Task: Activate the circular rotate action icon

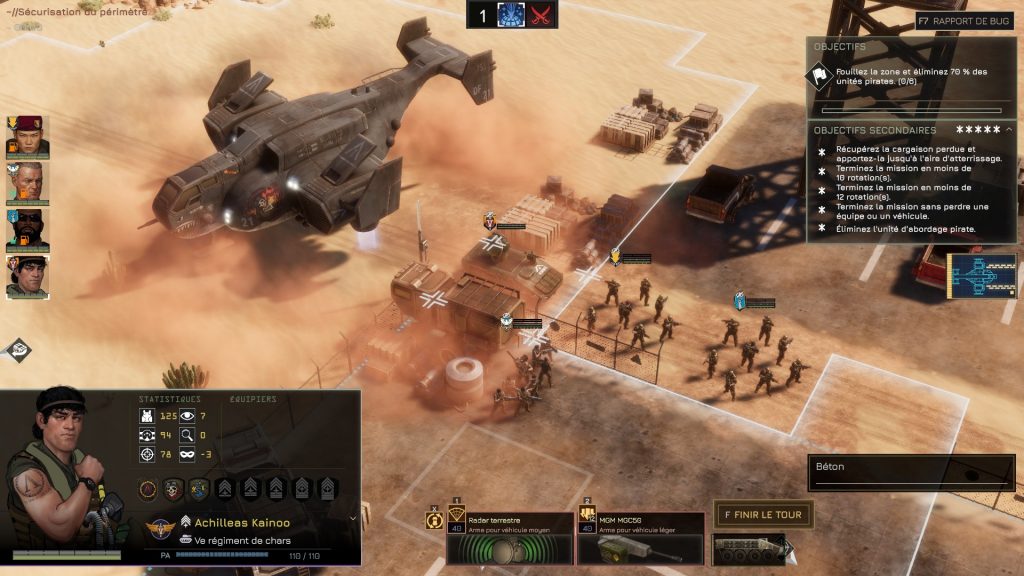Action: pyautogui.click(x=435, y=520)
